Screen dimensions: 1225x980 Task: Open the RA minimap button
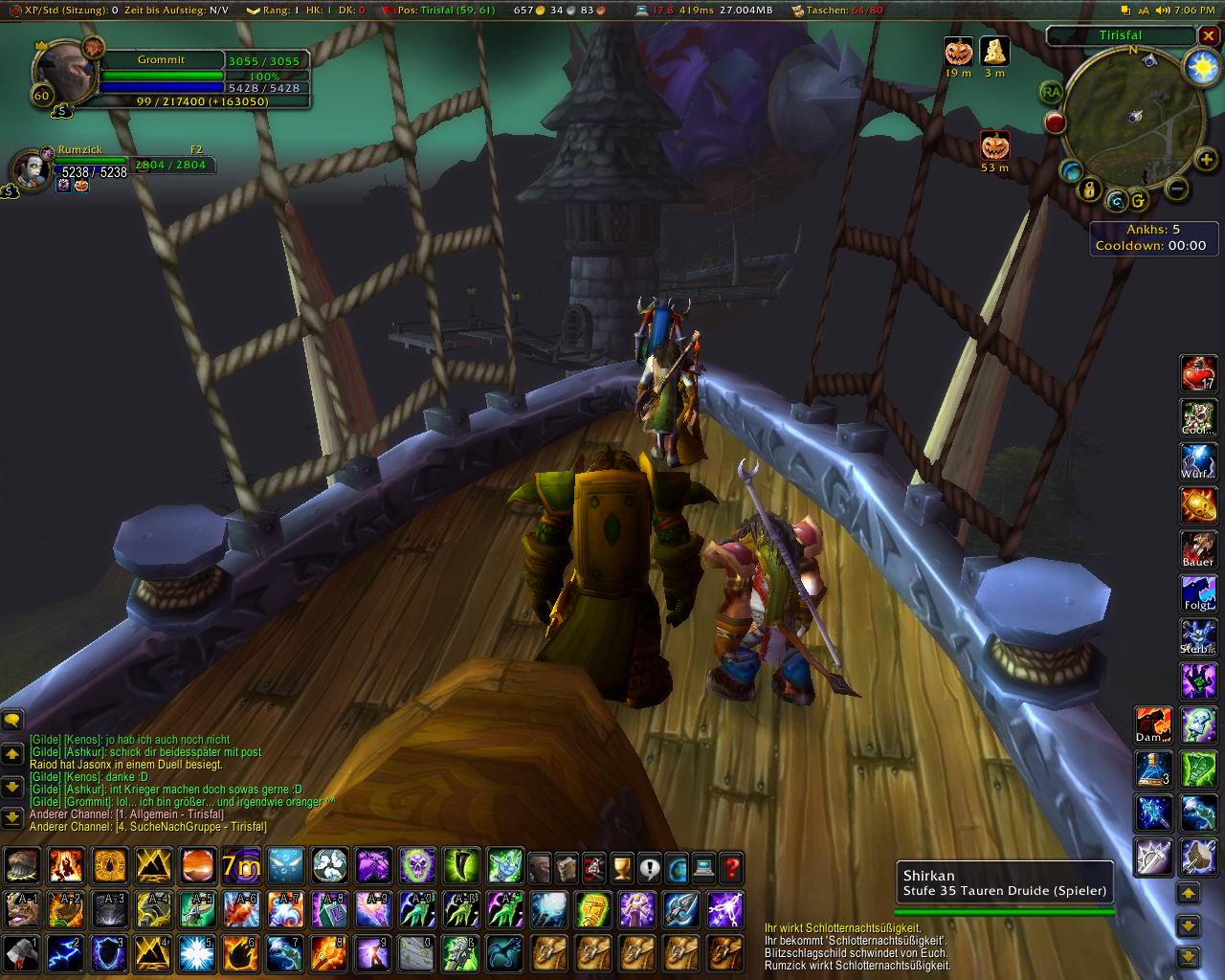pyautogui.click(x=1053, y=92)
